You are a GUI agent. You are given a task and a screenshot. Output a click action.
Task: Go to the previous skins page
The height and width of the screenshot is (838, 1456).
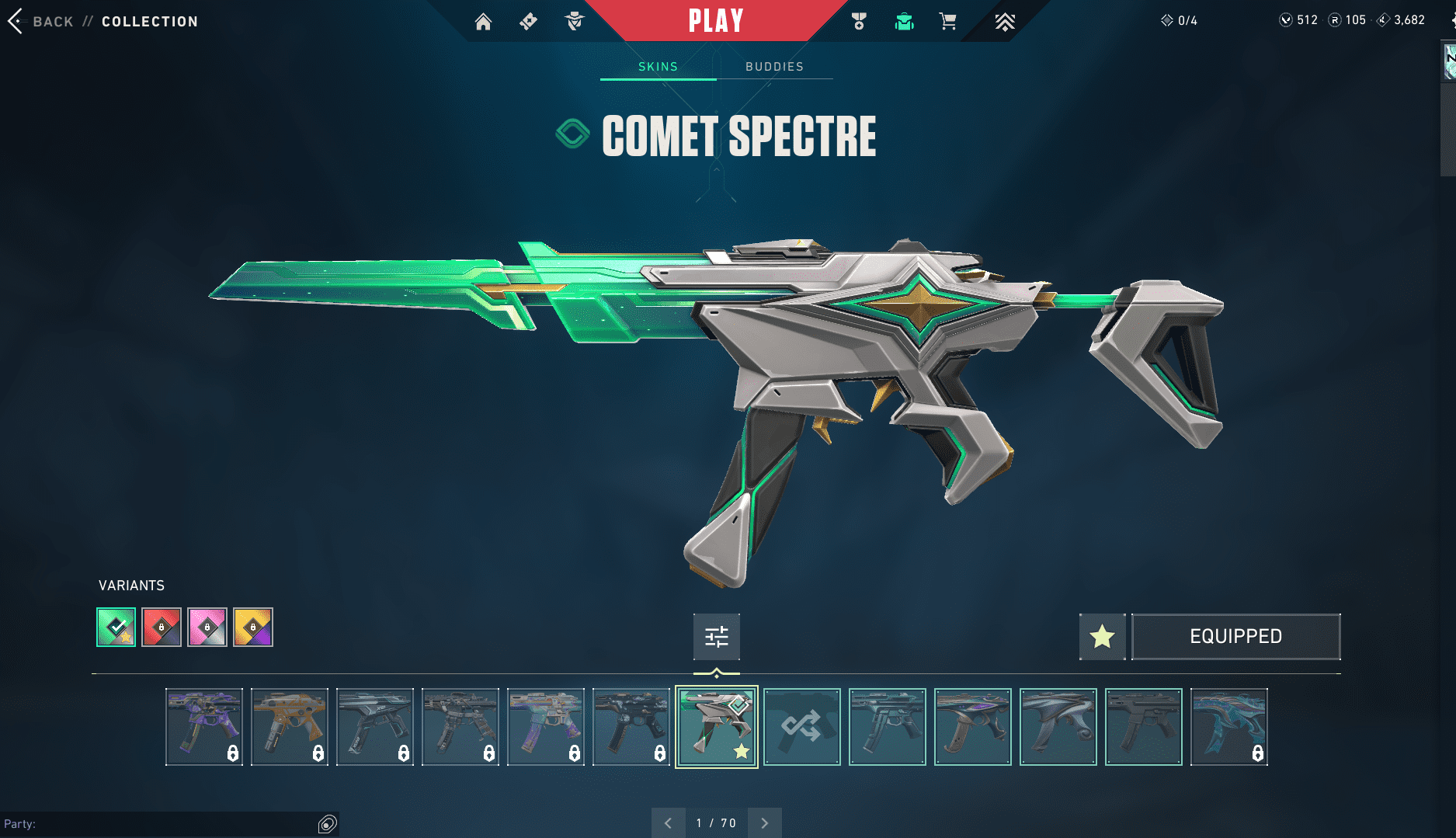click(x=668, y=823)
